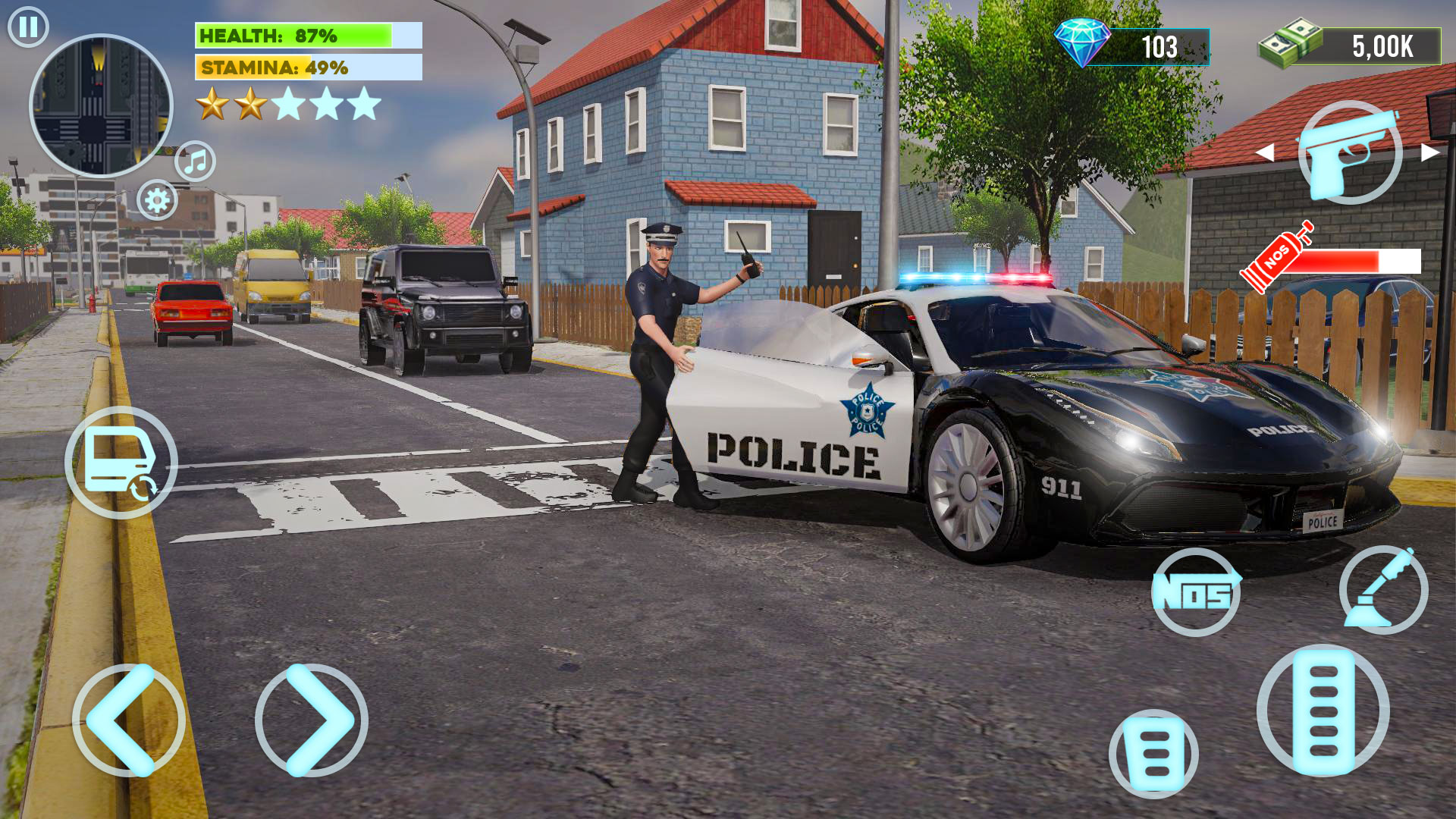The height and width of the screenshot is (819, 1456).
Task: Steer right with the right arrow
Action: tap(312, 720)
